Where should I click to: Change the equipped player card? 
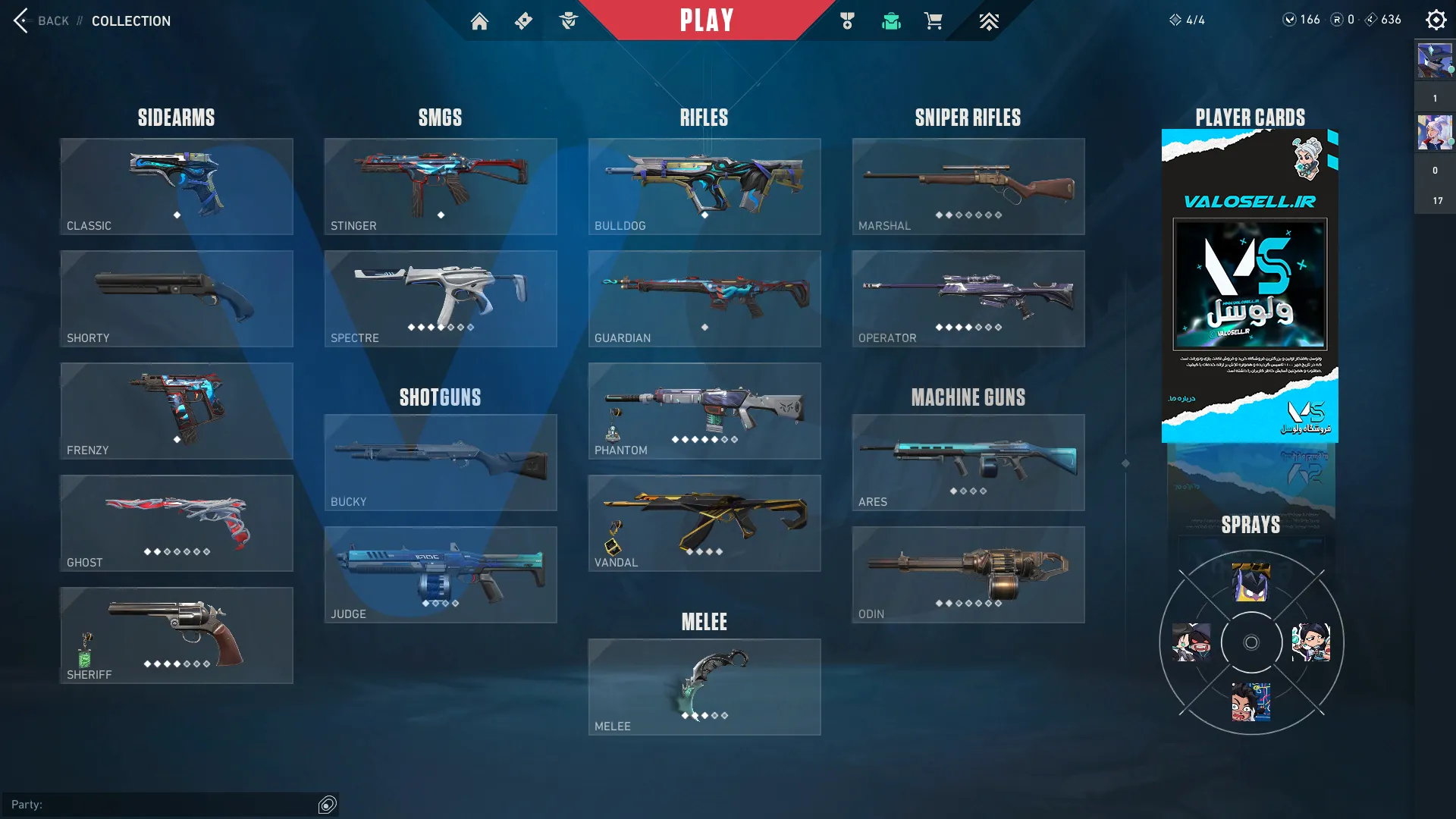tap(1250, 286)
